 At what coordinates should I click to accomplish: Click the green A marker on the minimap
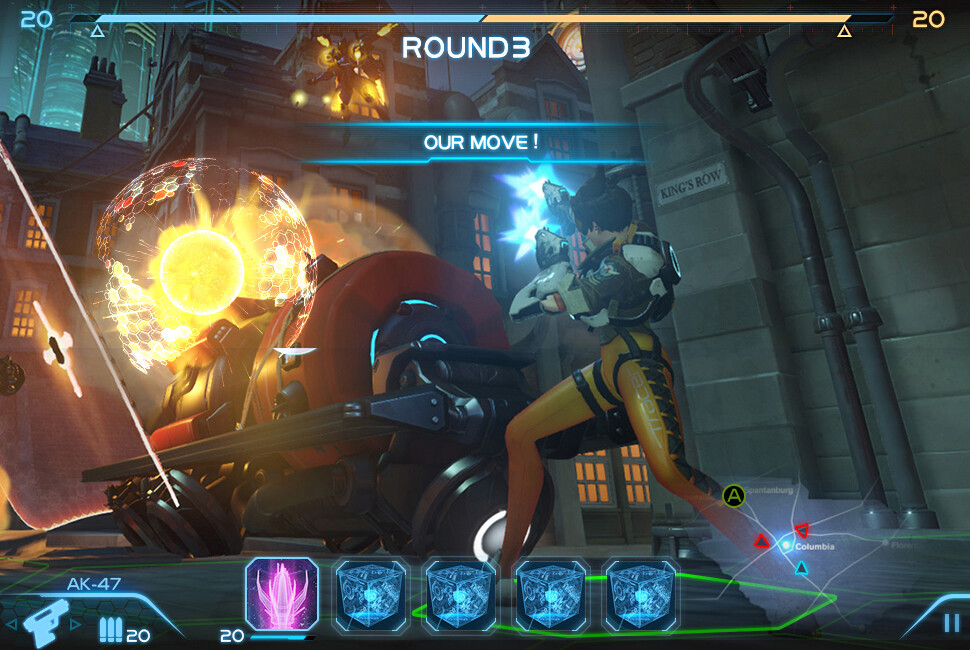coord(735,495)
